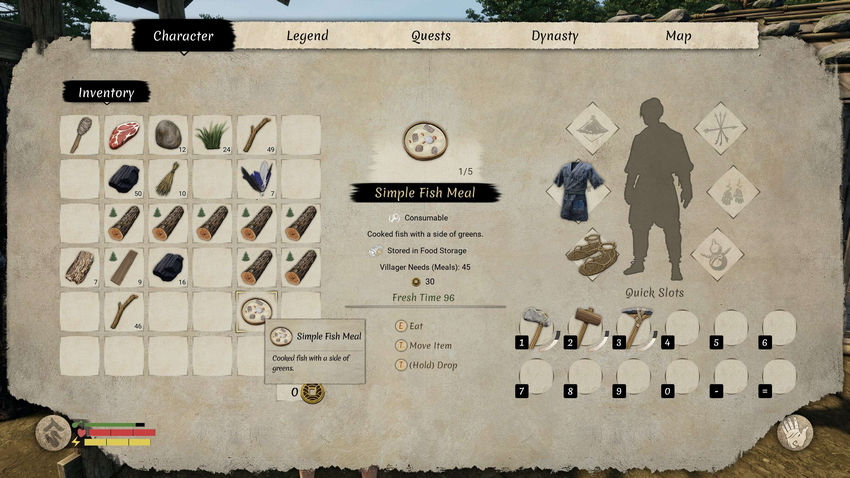Show the Map tab
The width and height of the screenshot is (850, 478).
679,36
